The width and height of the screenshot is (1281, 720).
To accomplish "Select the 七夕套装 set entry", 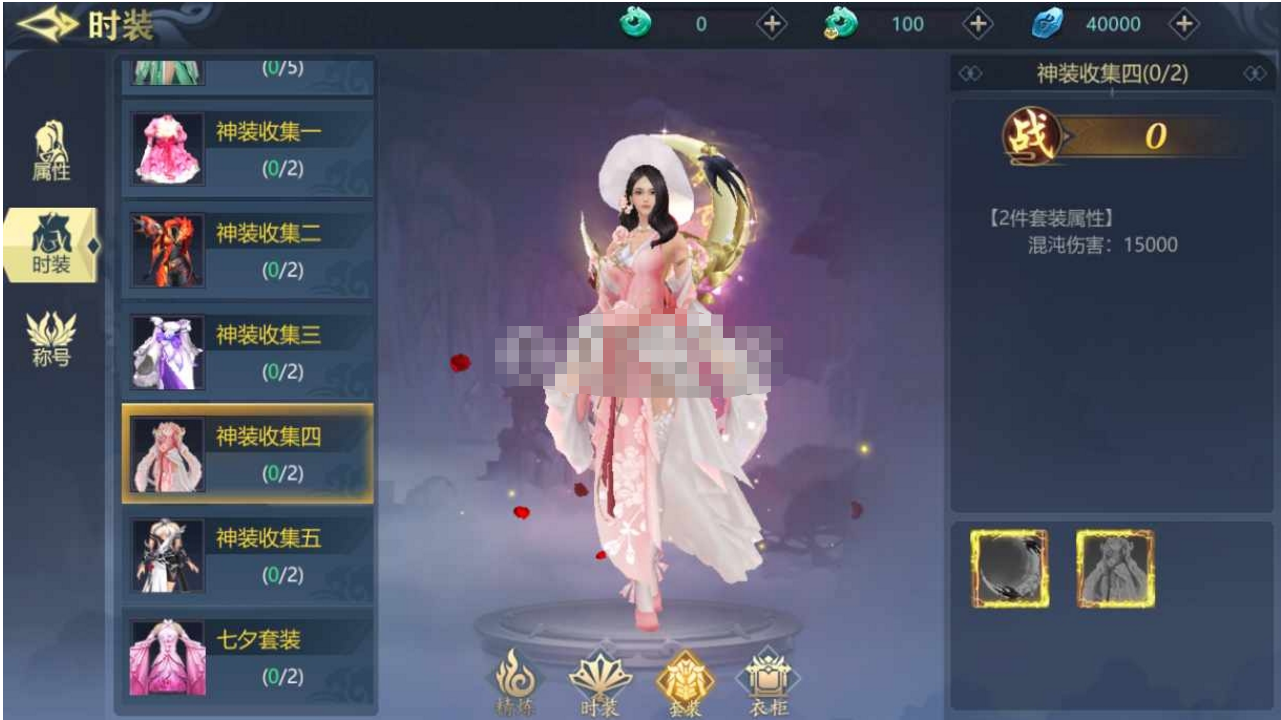I will click(x=247, y=657).
